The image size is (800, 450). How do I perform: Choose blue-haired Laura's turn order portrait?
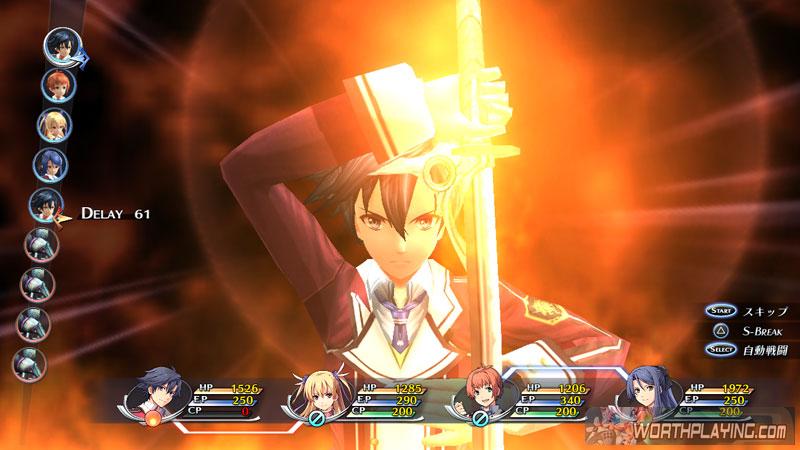[50, 165]
